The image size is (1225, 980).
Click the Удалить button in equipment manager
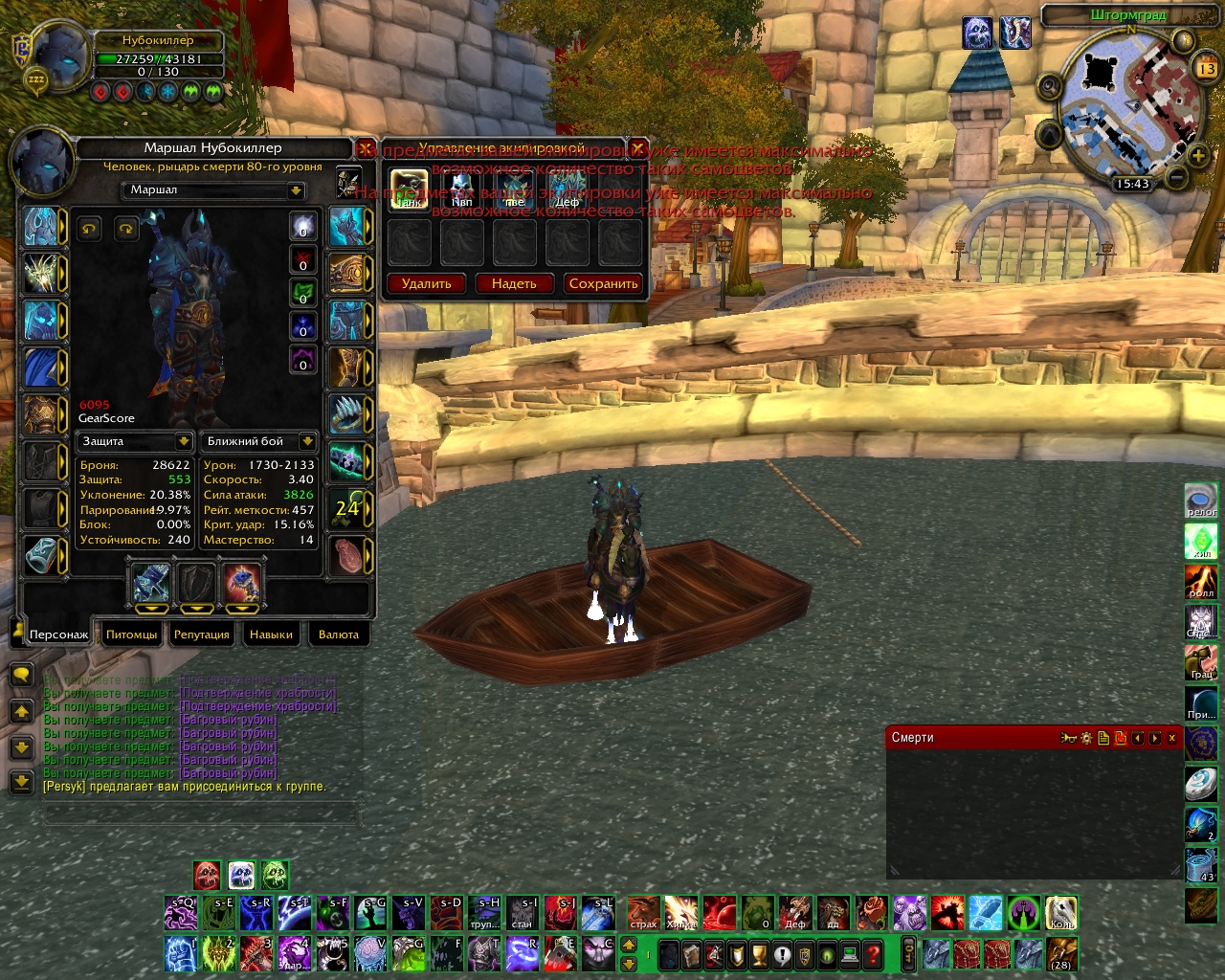[x=426, y=283]
